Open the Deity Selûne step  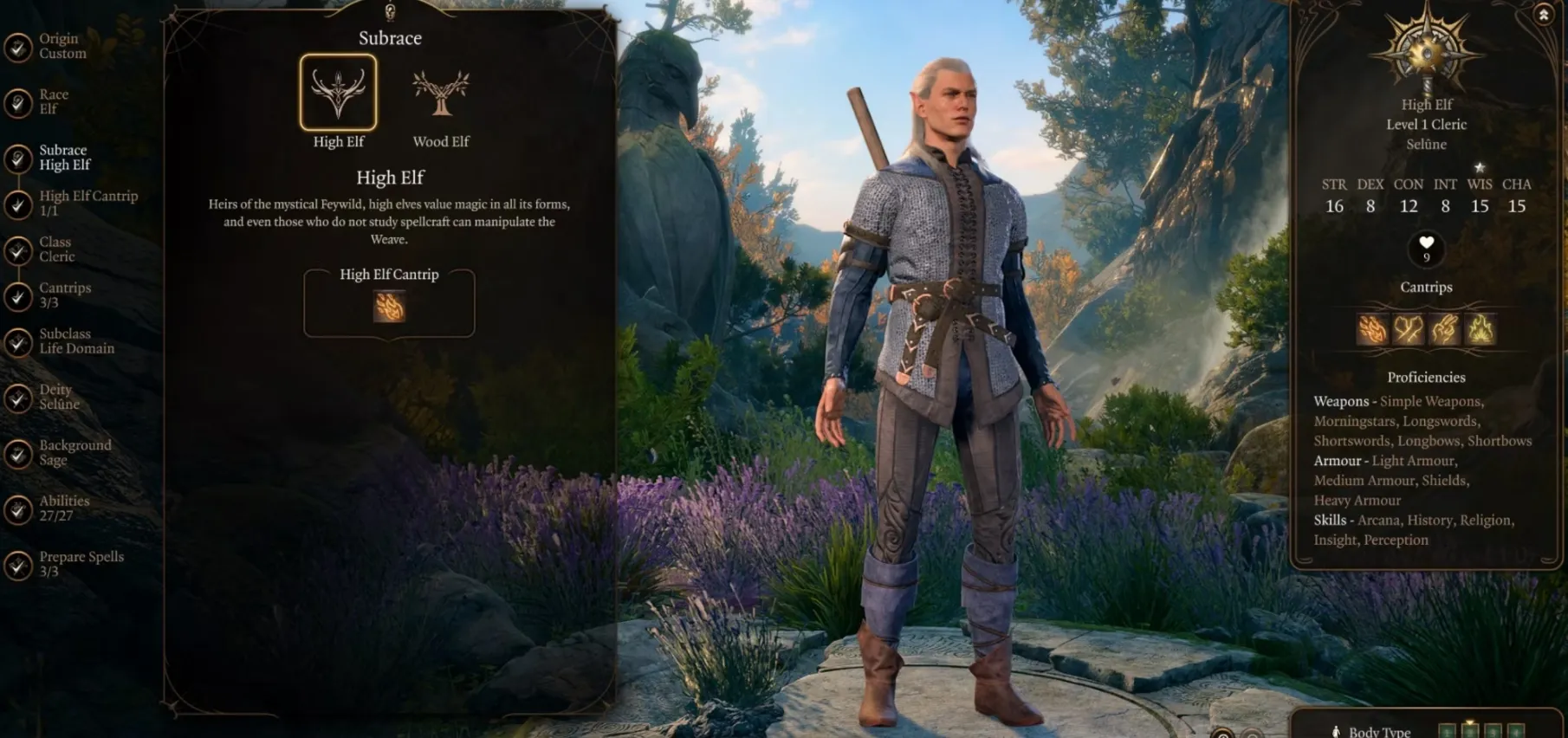pos(58,398)
